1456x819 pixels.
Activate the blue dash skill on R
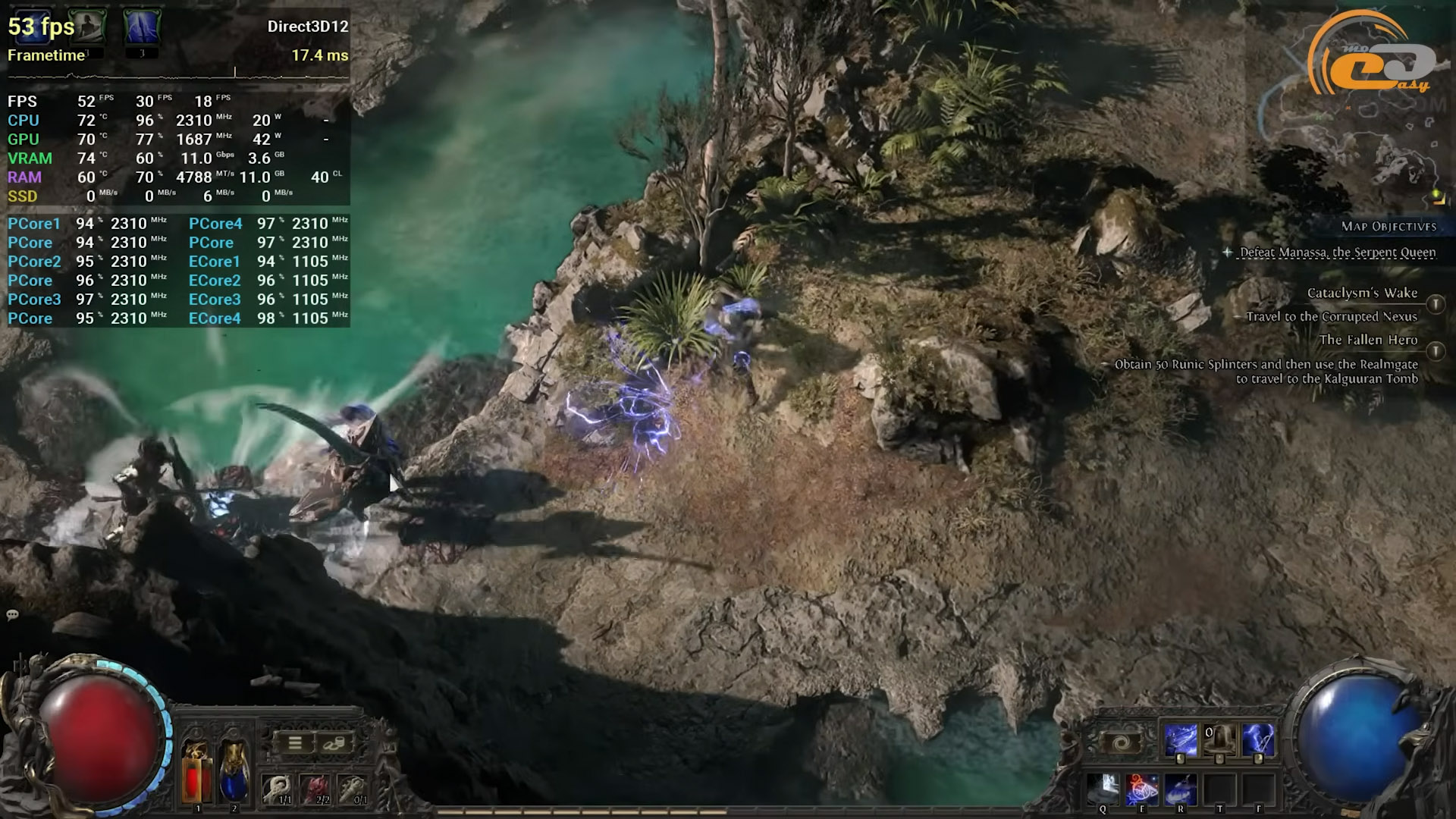(x=1181, y=789)
